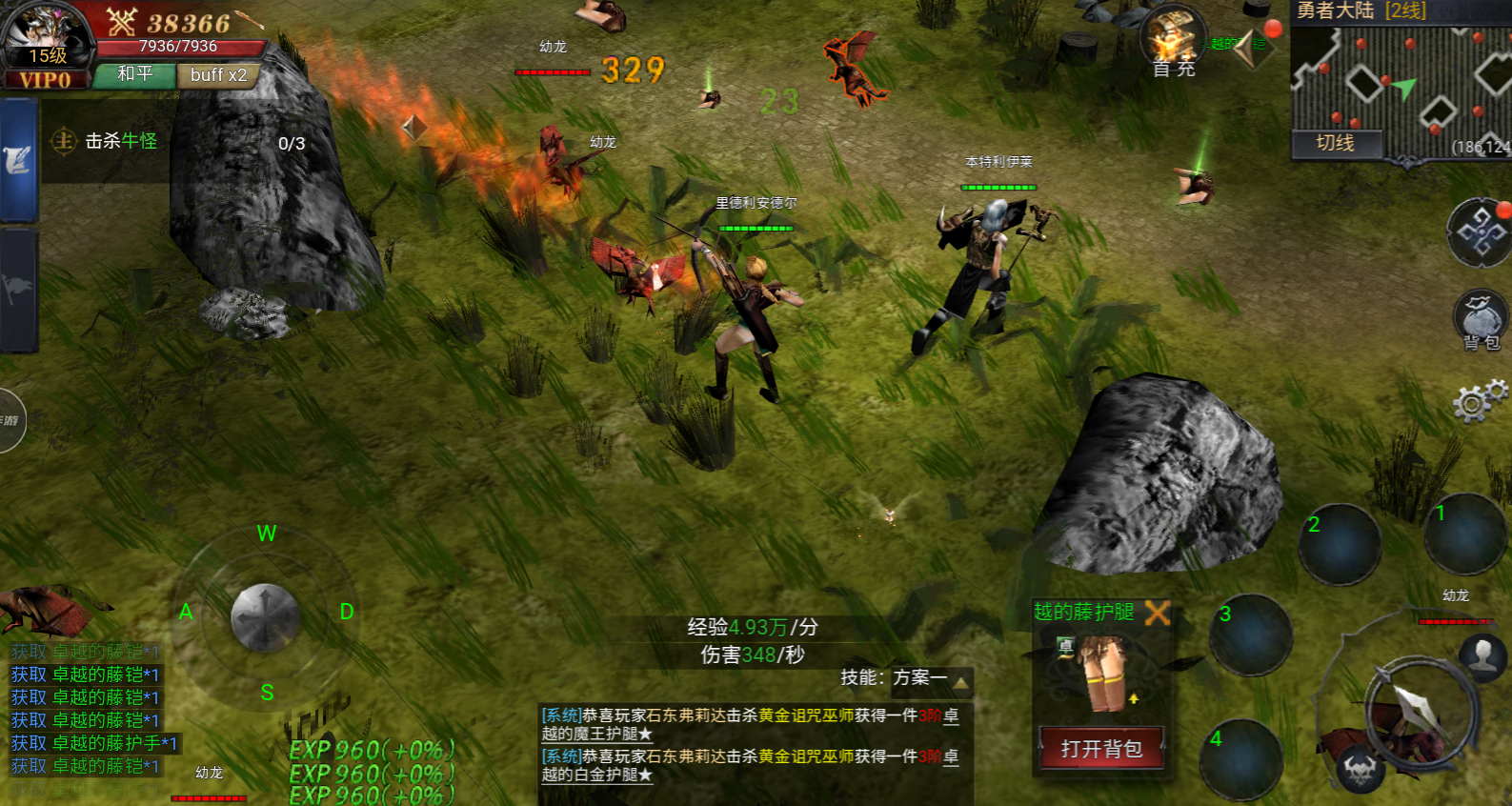The width and height of the screenshot is (1512, 806).
Task: Open the 首充 treasure chest offer
Action: click(x=1173, y=41)
